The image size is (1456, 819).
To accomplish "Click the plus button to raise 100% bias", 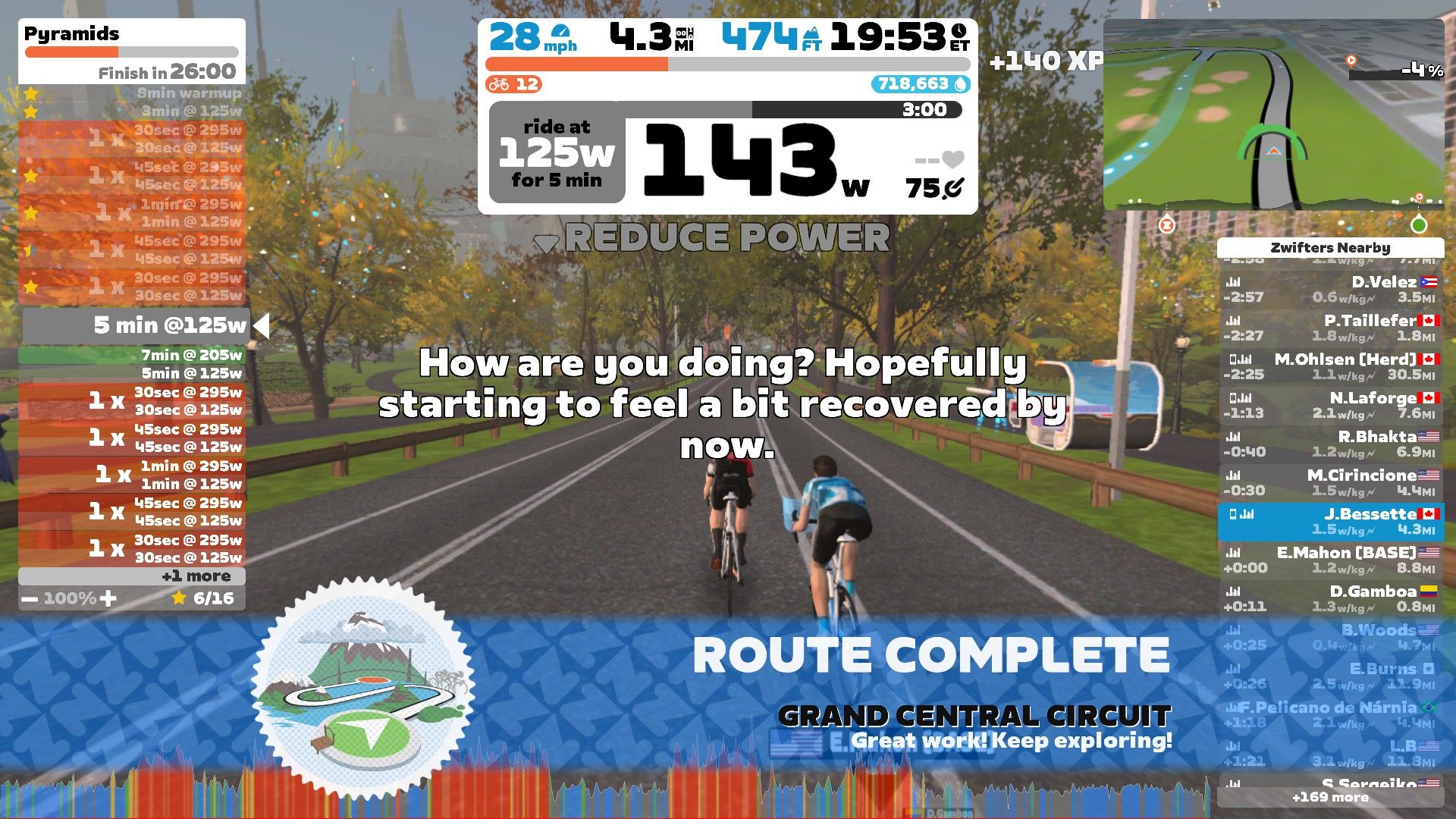I will pyautogui.click(x=108, y=598).
